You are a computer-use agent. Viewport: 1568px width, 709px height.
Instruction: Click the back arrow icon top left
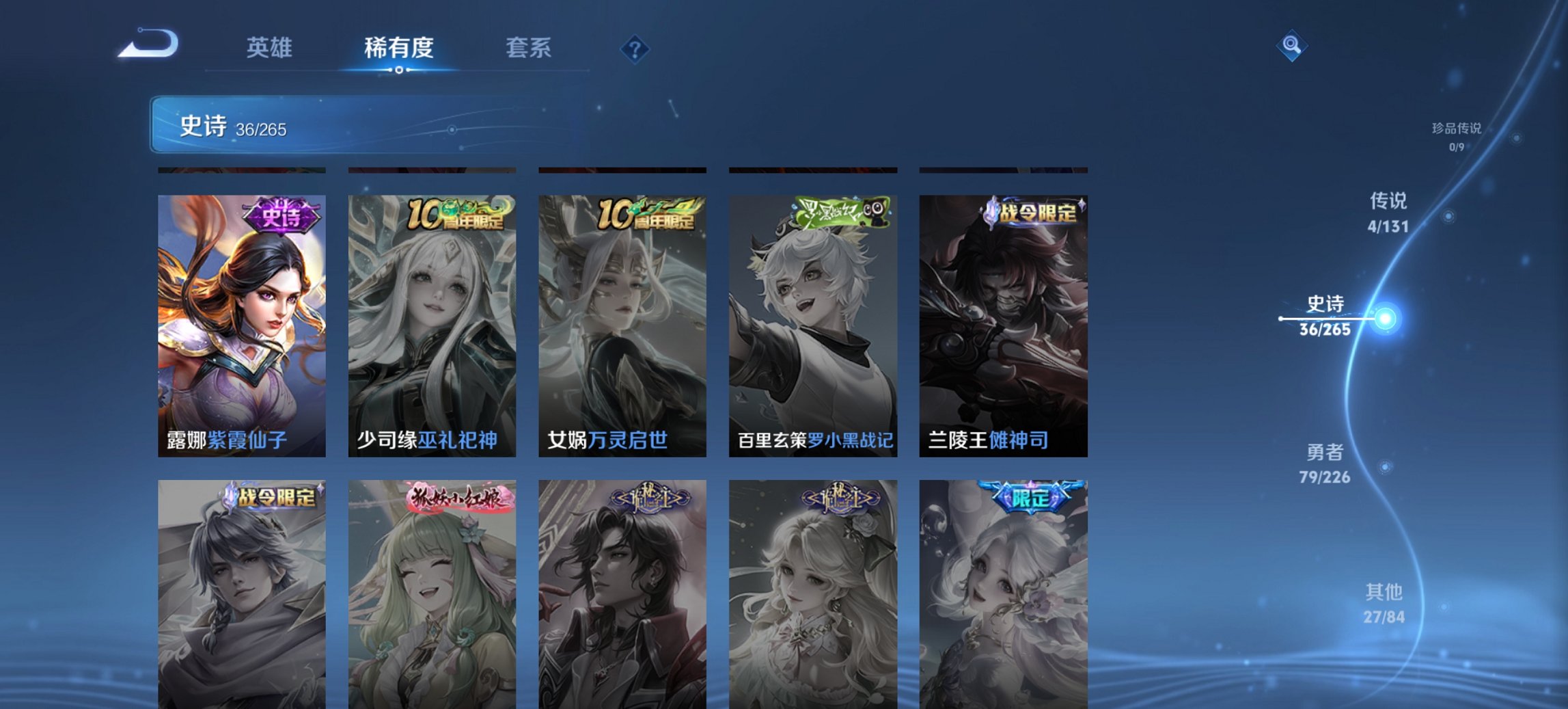(146, 48)
